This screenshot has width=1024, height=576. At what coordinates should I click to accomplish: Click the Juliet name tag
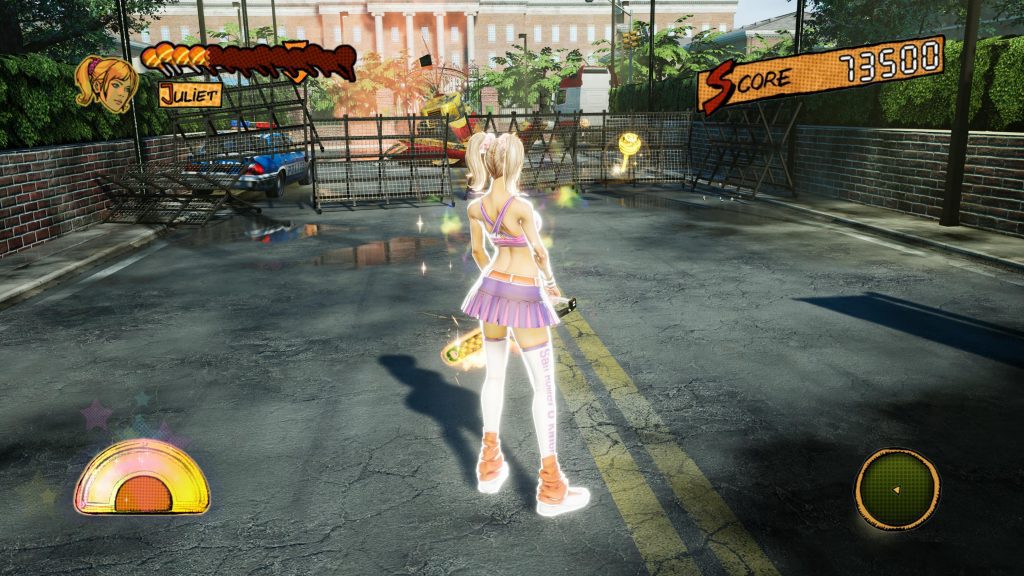point(190,96)
